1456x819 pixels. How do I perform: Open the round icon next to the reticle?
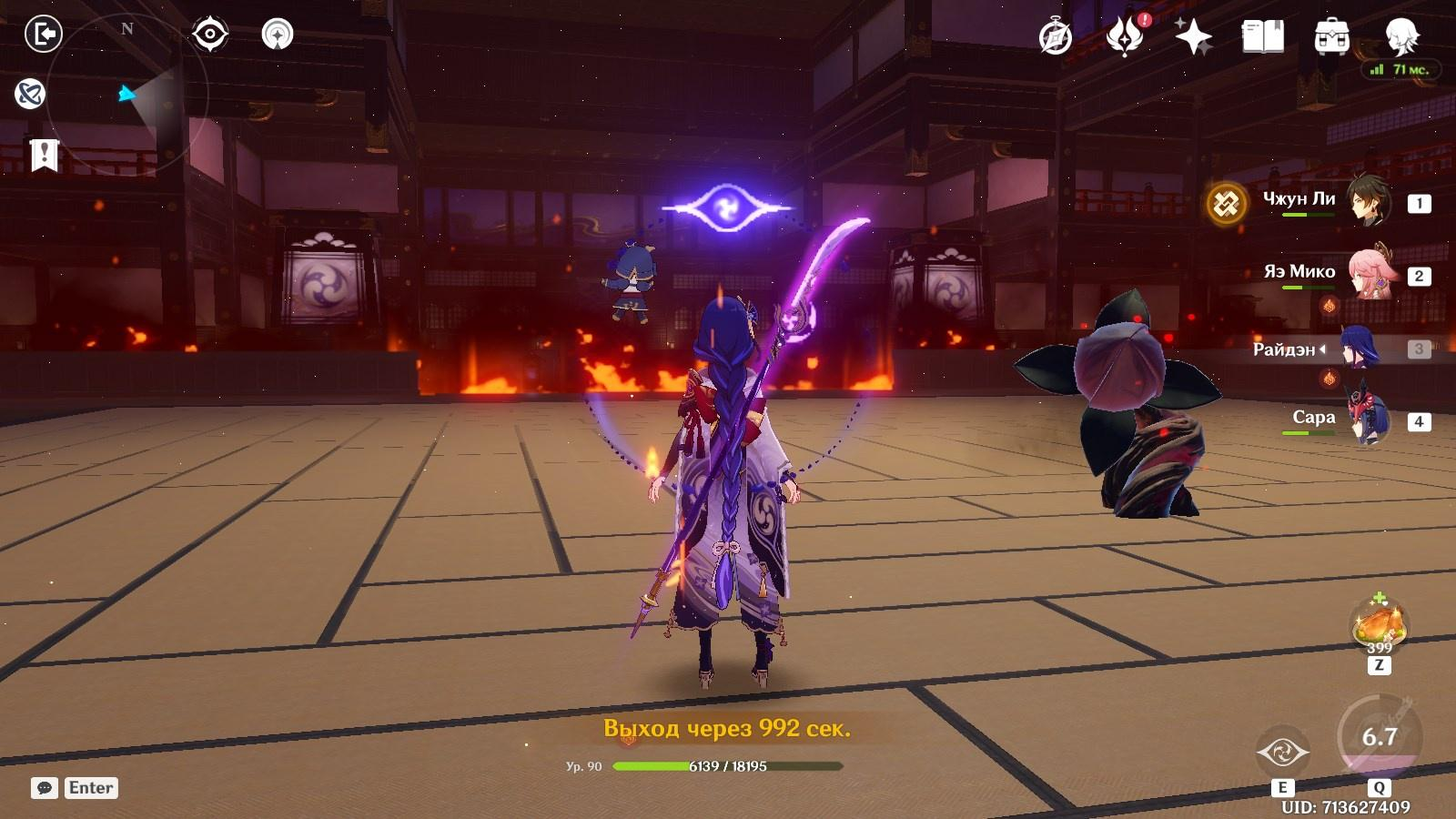pos(278,35)
